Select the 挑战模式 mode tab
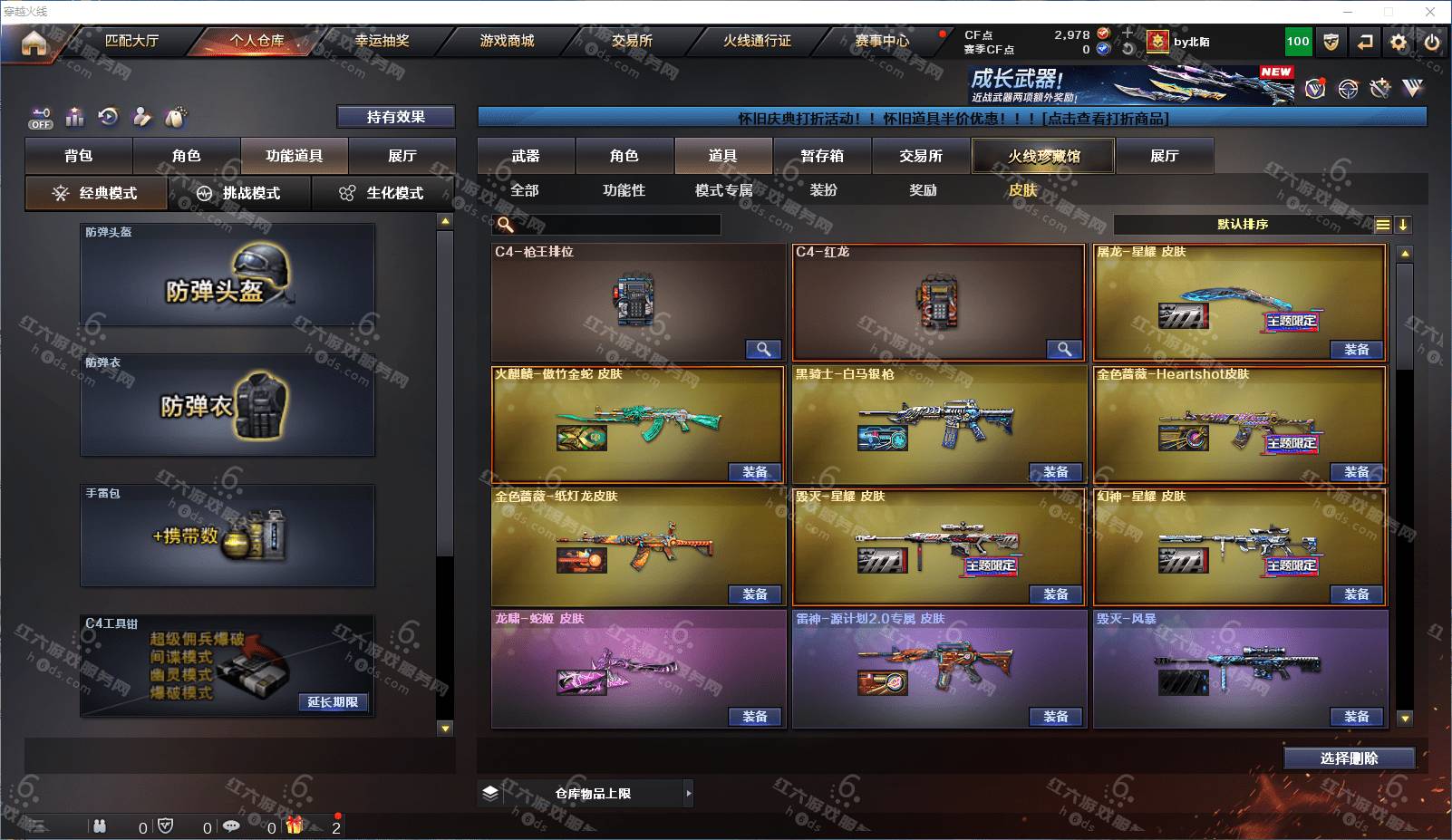This screenshot has width=1452, height=840. pos(239,193)
